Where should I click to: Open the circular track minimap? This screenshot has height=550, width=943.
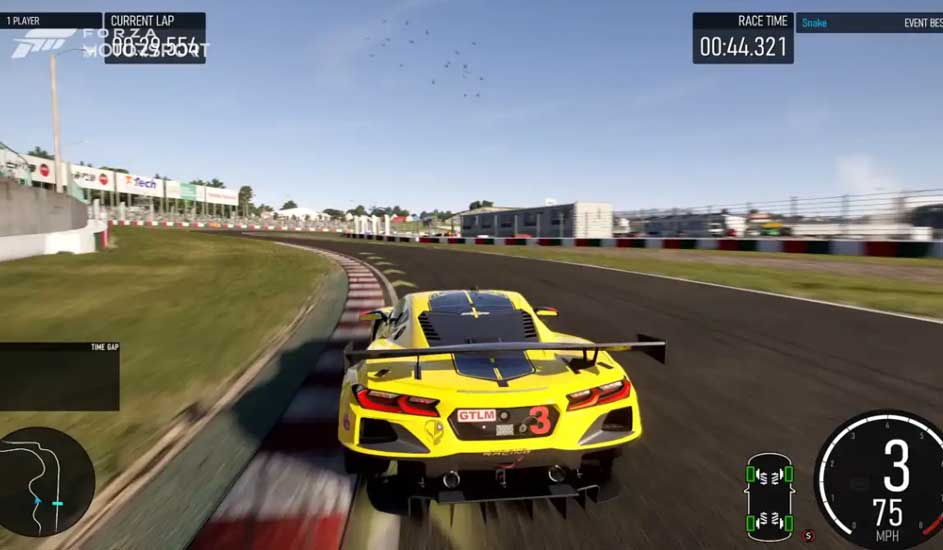click(46, 481)
